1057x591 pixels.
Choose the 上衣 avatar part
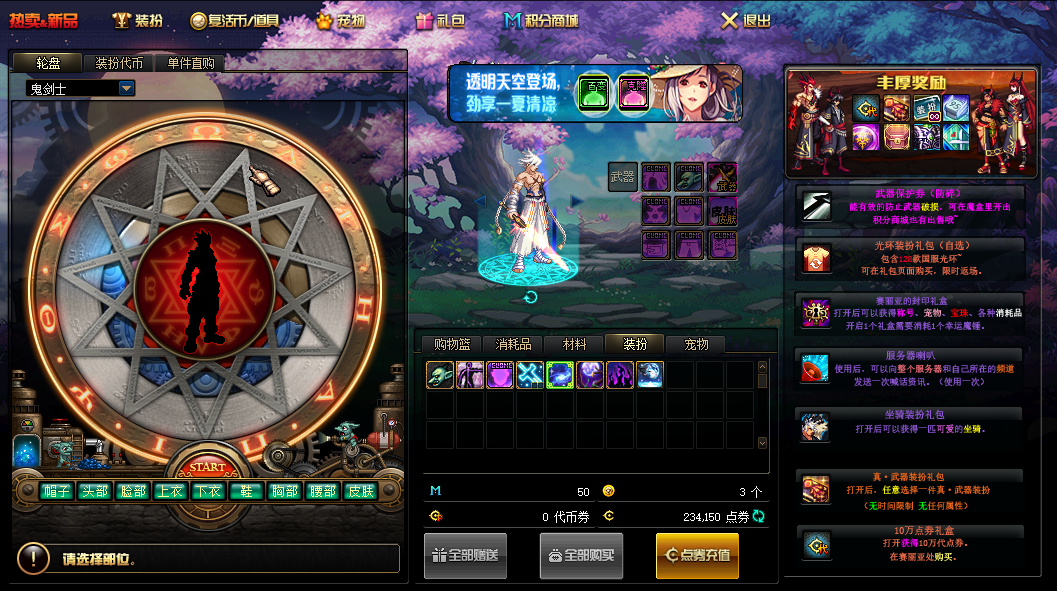(169, 491)
